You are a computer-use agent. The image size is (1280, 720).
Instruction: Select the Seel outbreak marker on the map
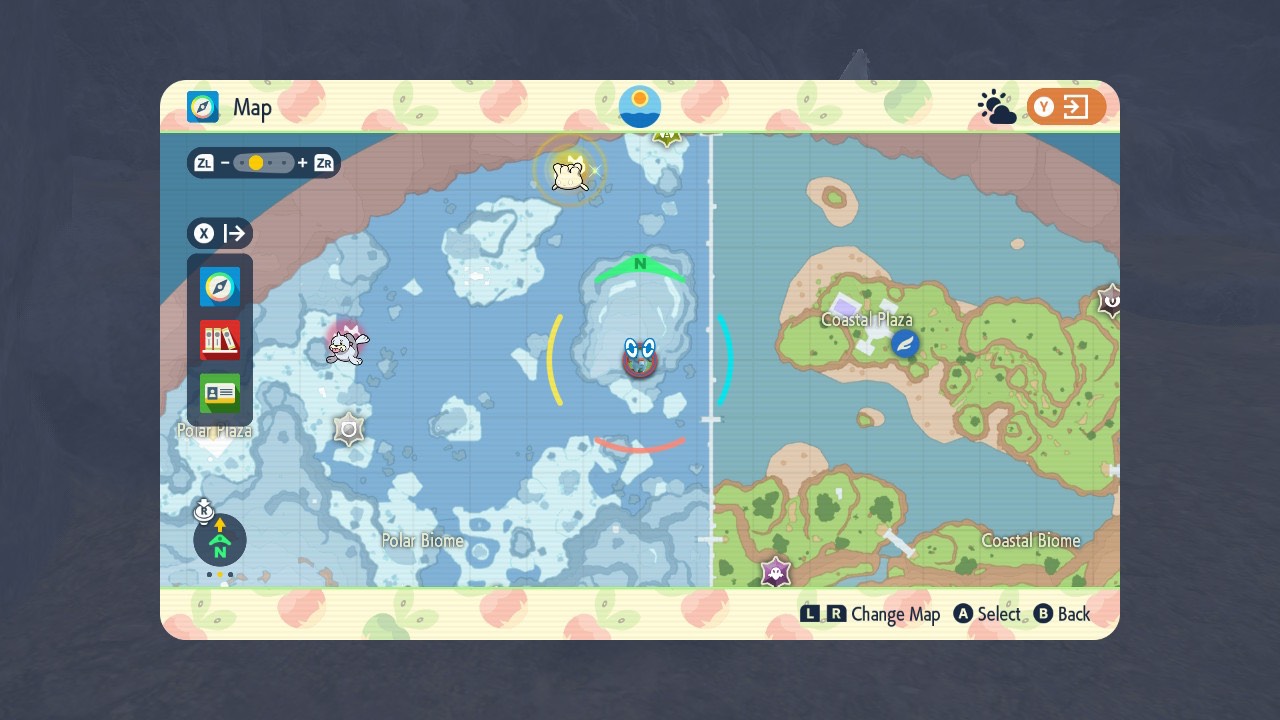click(347, 346)
